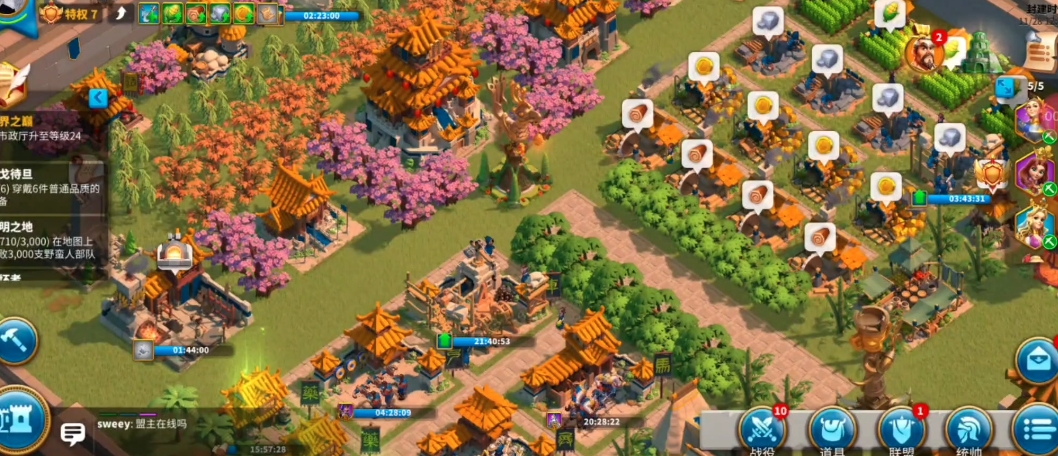Open the chat speech bubble
Screen dimensions: 1058x456
73,433
